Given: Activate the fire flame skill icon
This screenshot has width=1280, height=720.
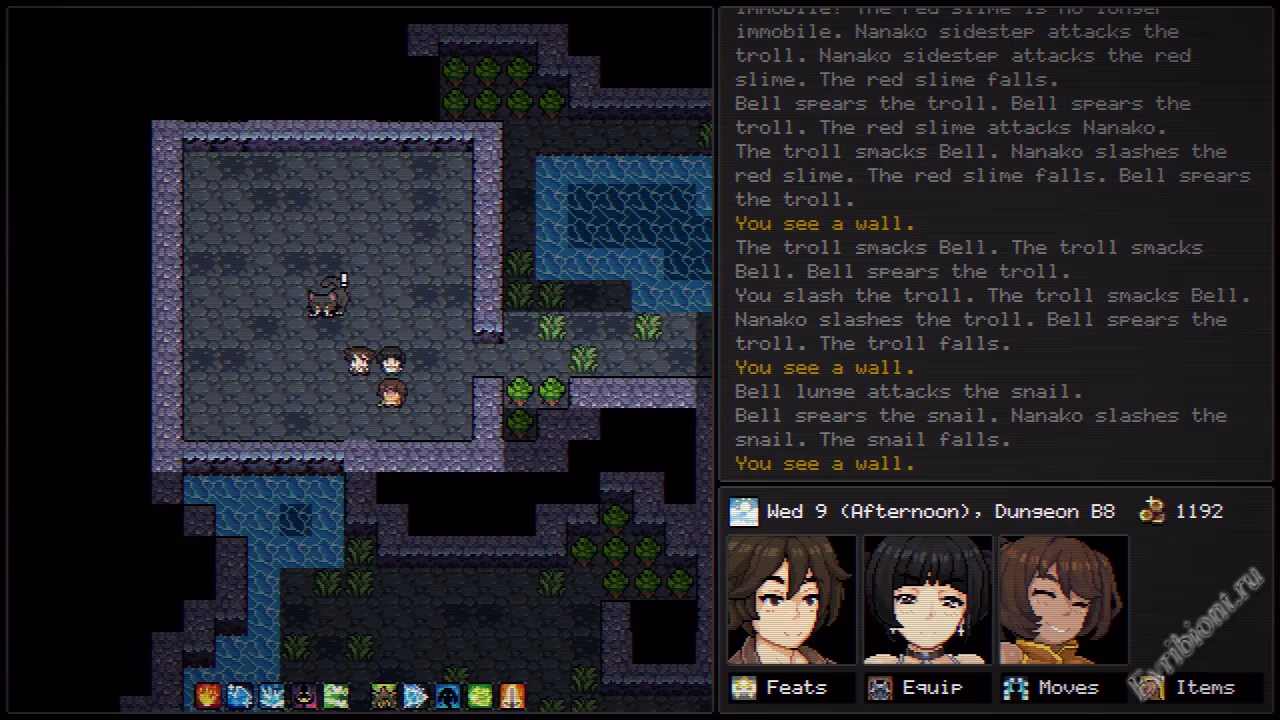Looking at the screenshot, I should coord(208,695).
